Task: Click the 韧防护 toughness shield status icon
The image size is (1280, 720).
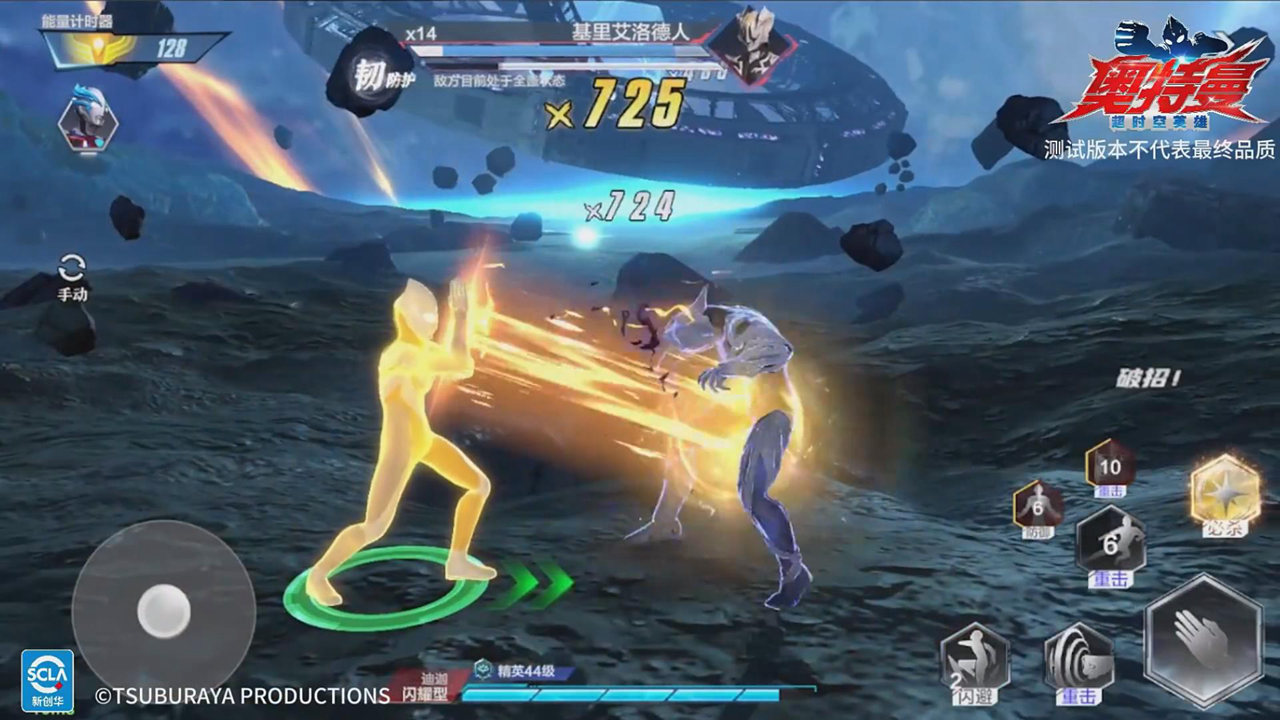Action: pyautogui.click(x=371, y=74)
